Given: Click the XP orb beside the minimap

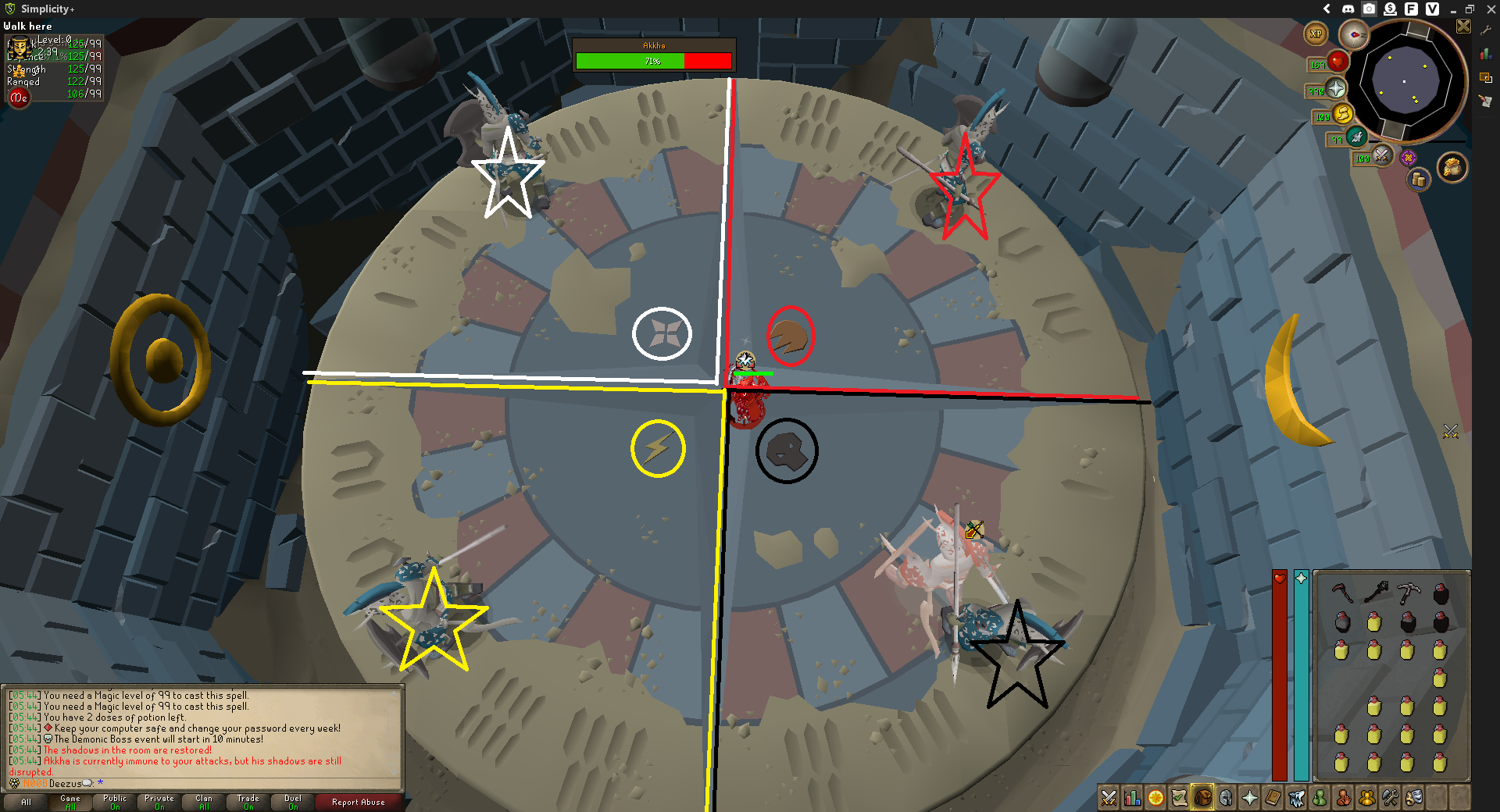Looking at the screenshot, I should pyautogui.click(x=1316, y=34).
